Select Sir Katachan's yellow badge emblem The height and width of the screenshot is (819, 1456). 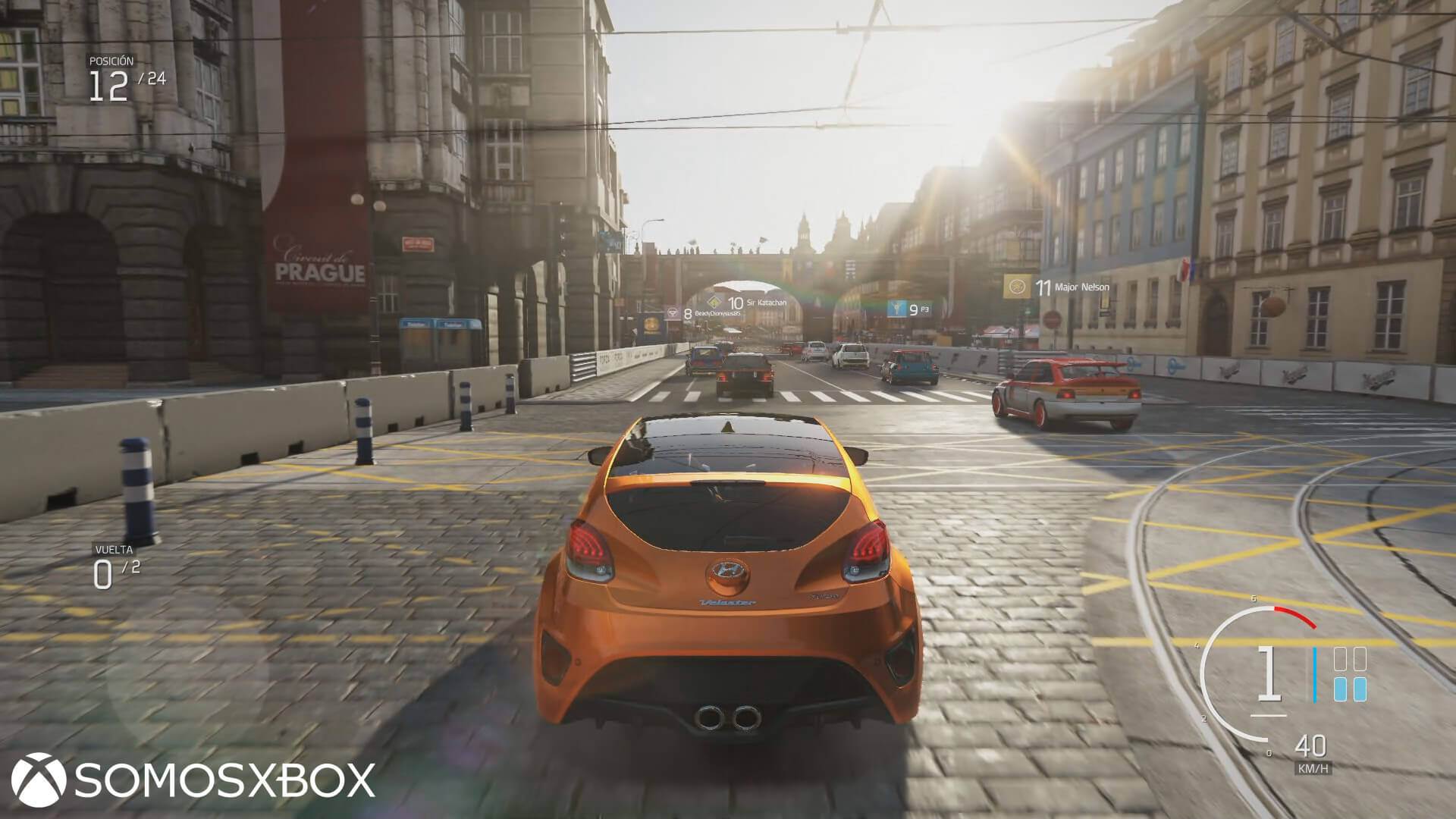pyautogui.click(x=714, y=301)
